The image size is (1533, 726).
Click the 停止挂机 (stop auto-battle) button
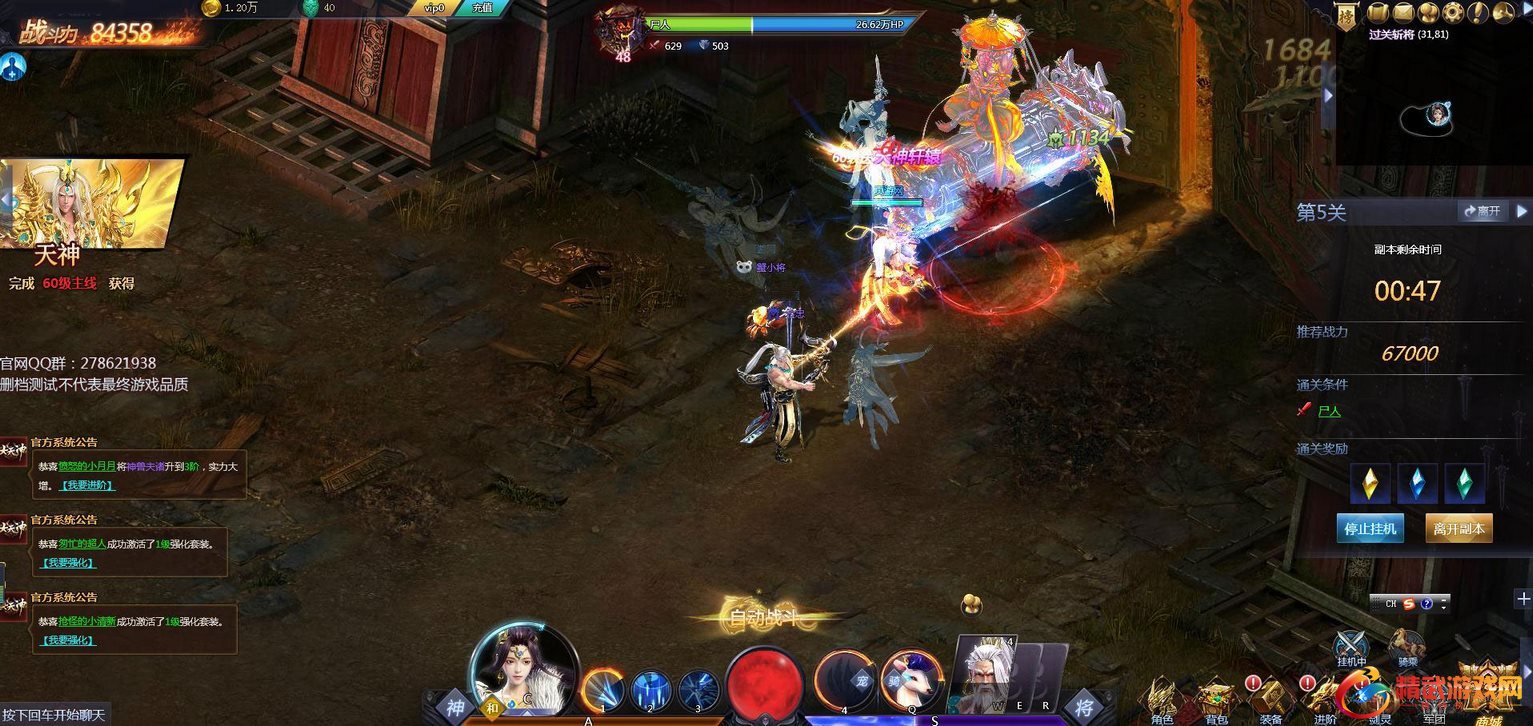point(1370,528)
